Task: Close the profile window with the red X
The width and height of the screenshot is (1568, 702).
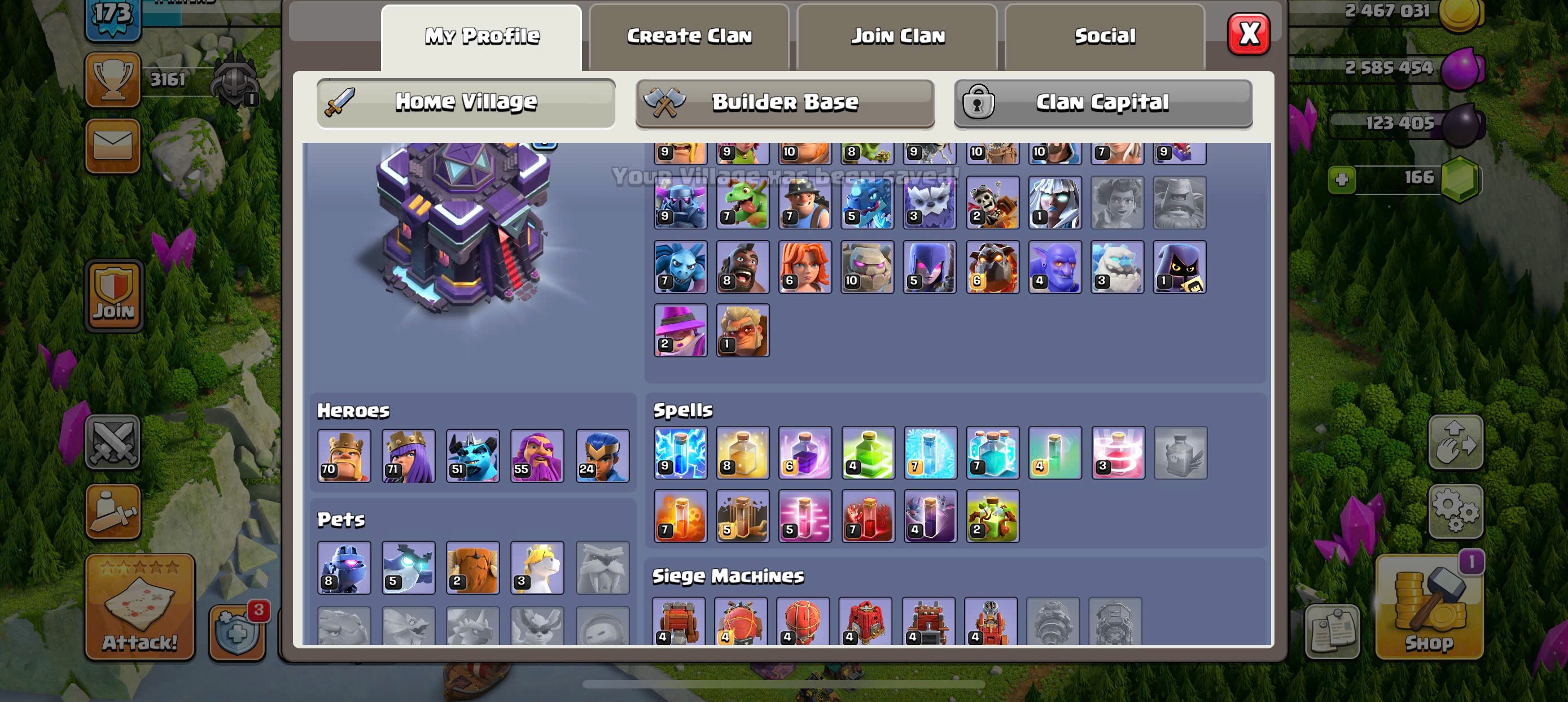Action: (1248, 34)
